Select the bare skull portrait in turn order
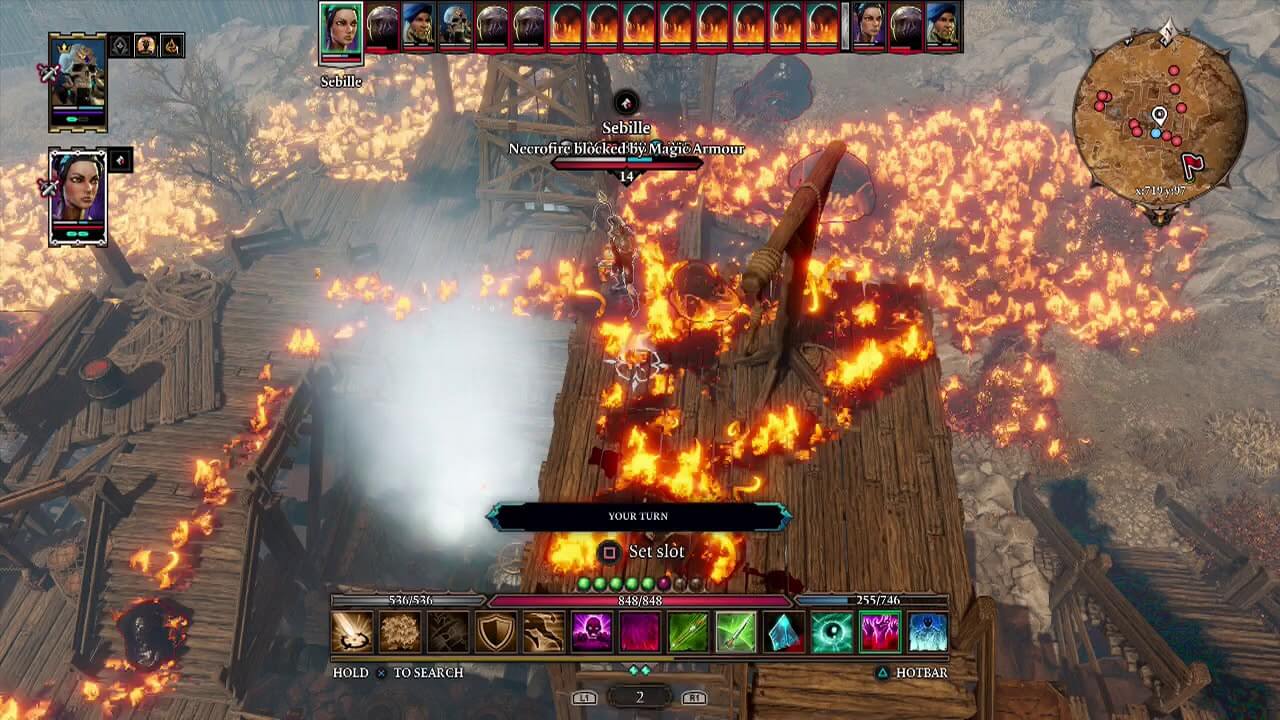 coord(456,27)
